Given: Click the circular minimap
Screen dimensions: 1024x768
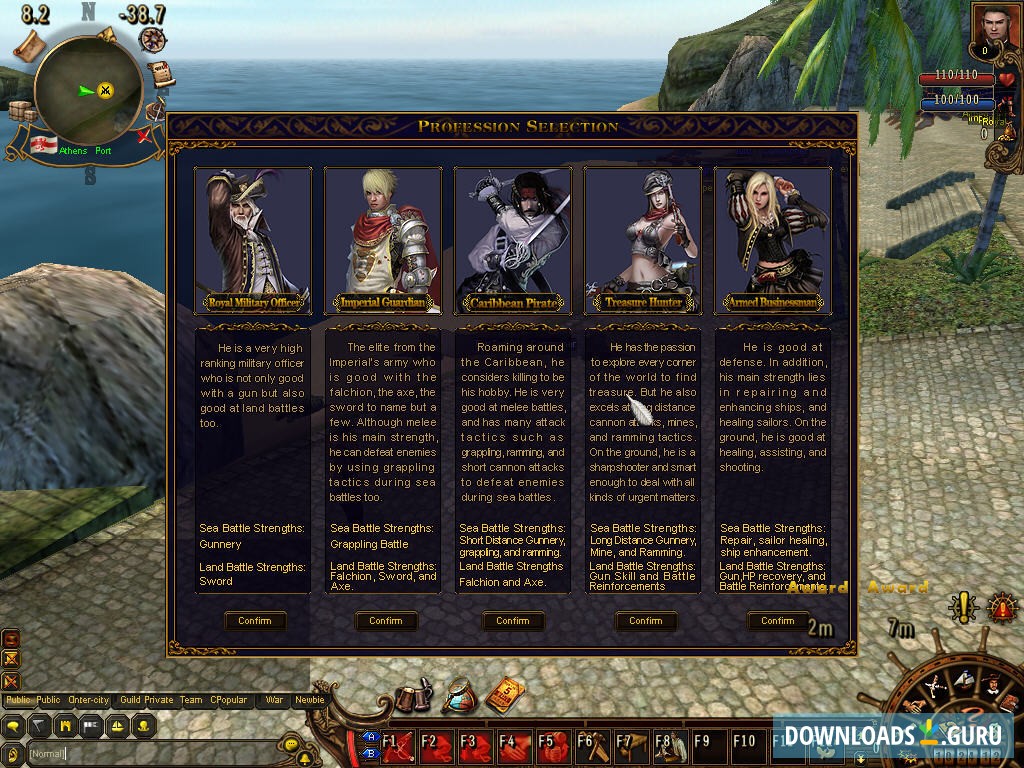Looking at the screenshot, I should click(88, 90).
